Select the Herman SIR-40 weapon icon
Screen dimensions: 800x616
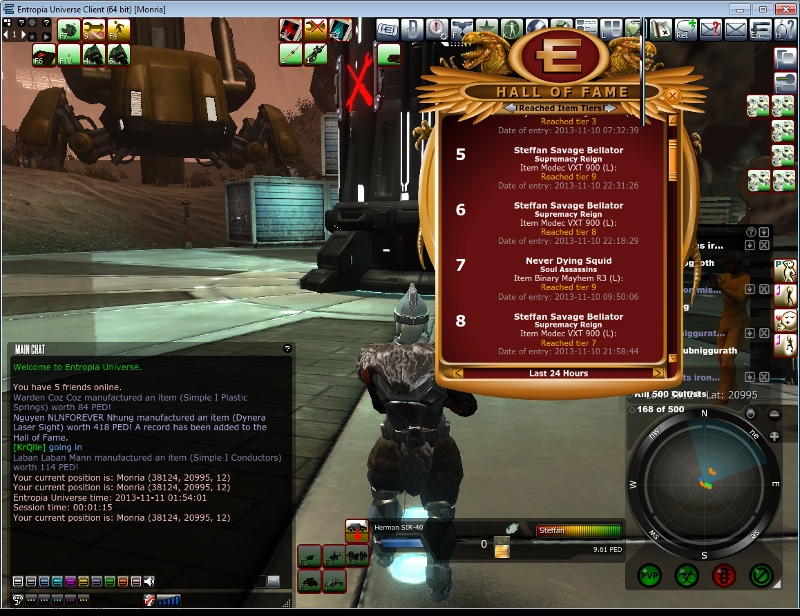[x=357, y=529]
